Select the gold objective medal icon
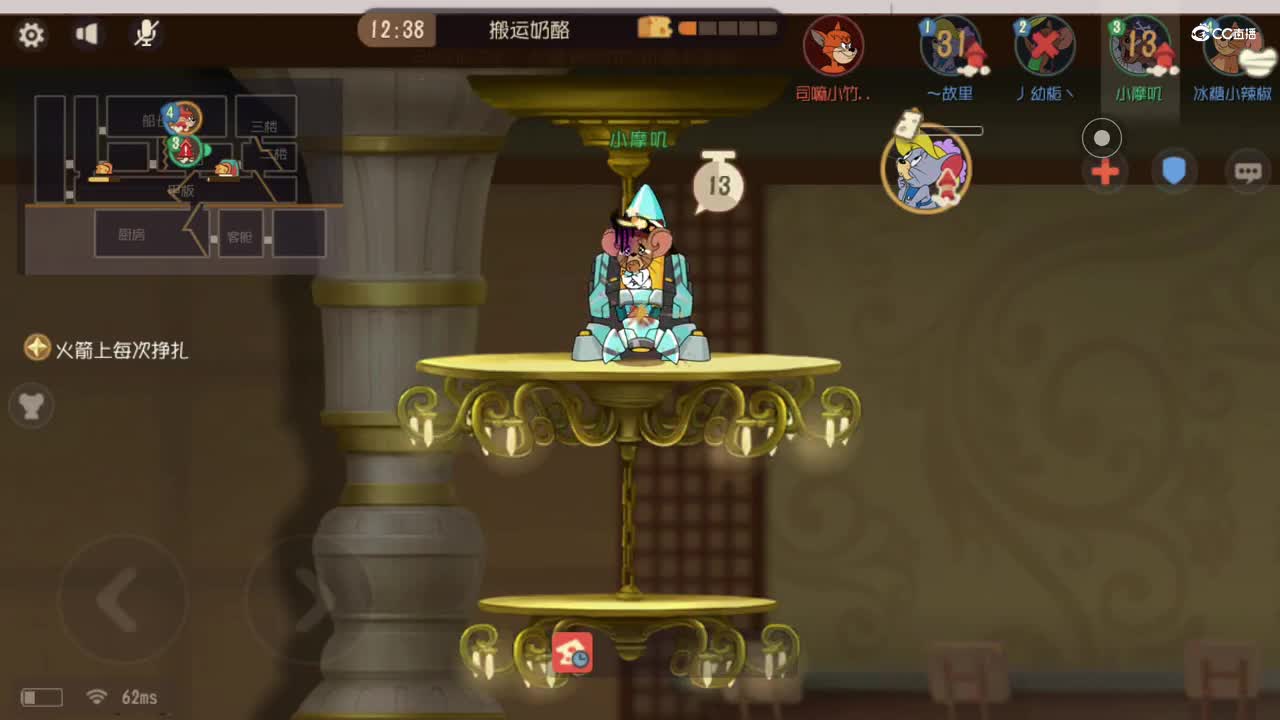1280x720 pixels. 36,349
